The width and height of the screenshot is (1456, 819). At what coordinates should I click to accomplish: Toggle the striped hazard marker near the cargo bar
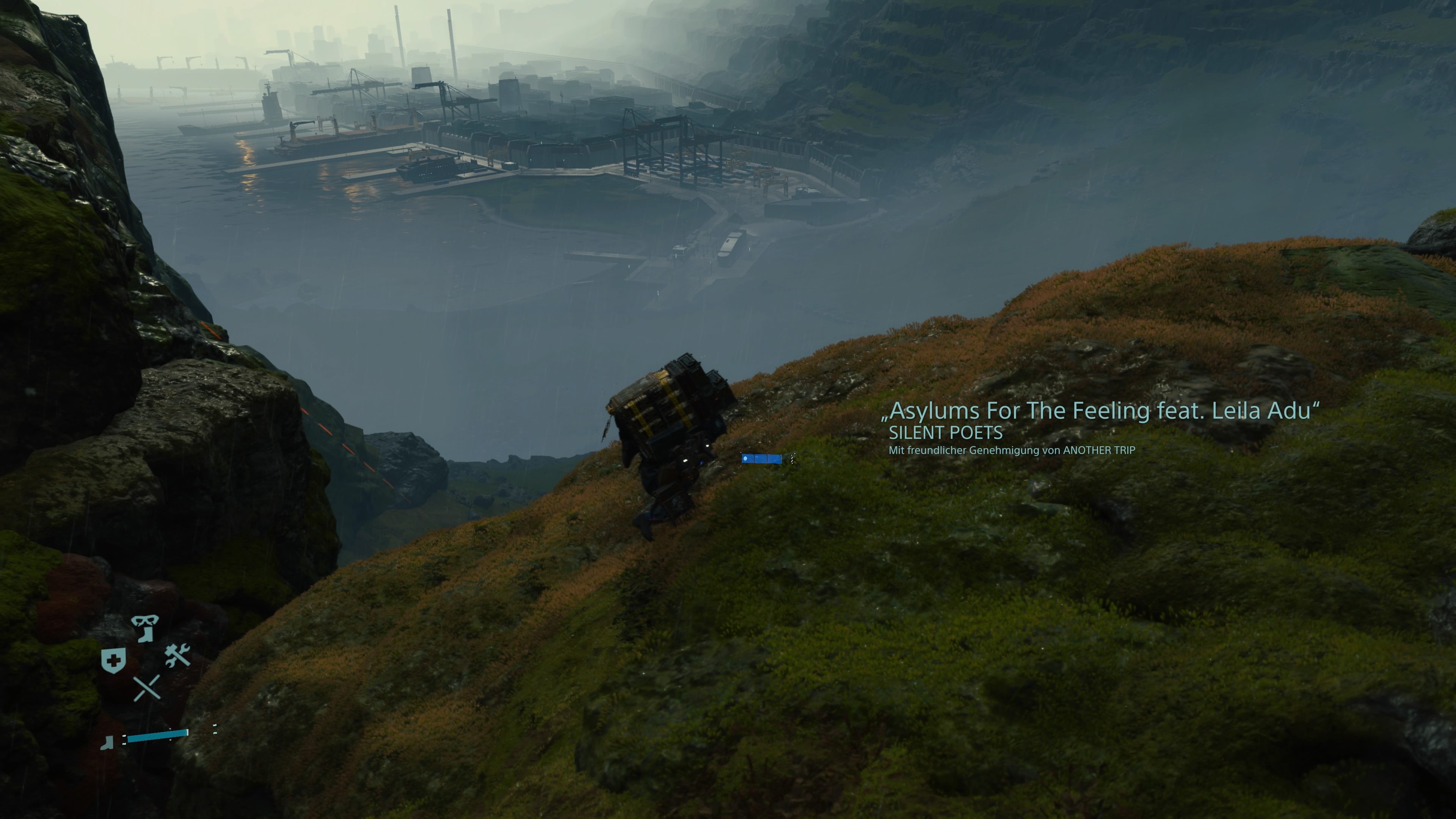click(792, 460)
